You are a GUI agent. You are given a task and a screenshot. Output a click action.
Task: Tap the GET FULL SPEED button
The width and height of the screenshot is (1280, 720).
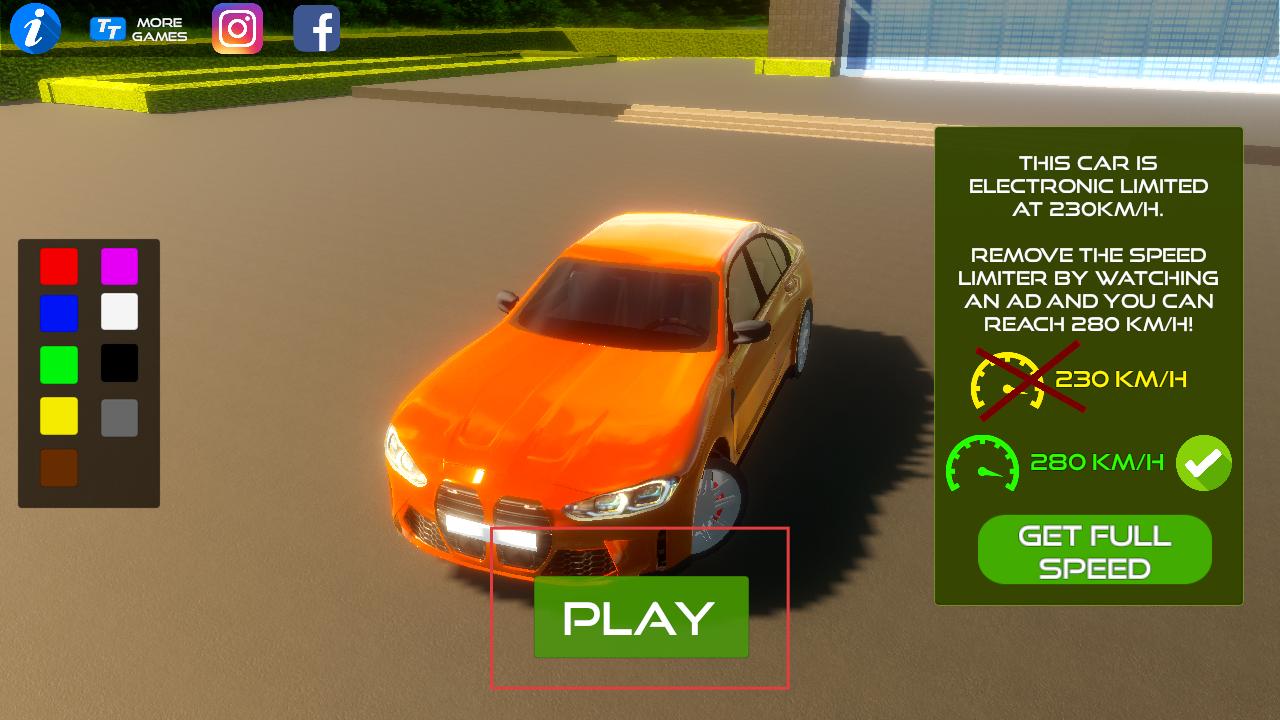tap(1094, 550)
